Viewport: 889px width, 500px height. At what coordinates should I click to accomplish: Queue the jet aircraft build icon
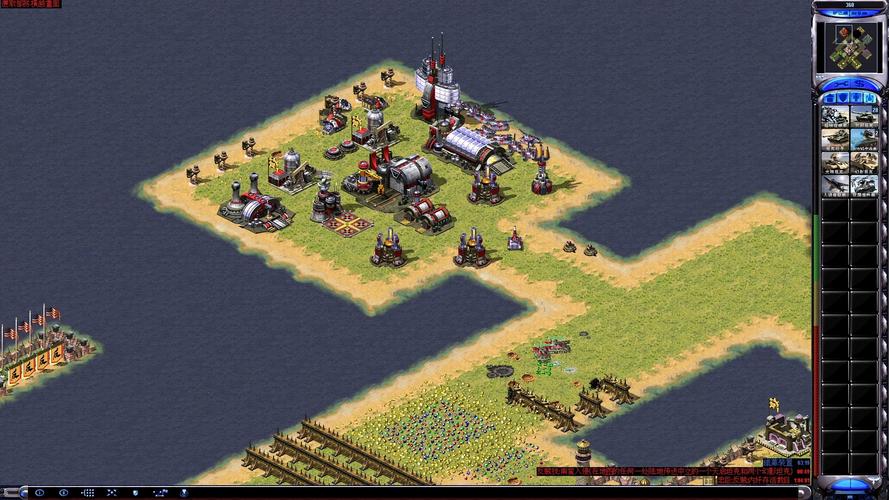835,185
